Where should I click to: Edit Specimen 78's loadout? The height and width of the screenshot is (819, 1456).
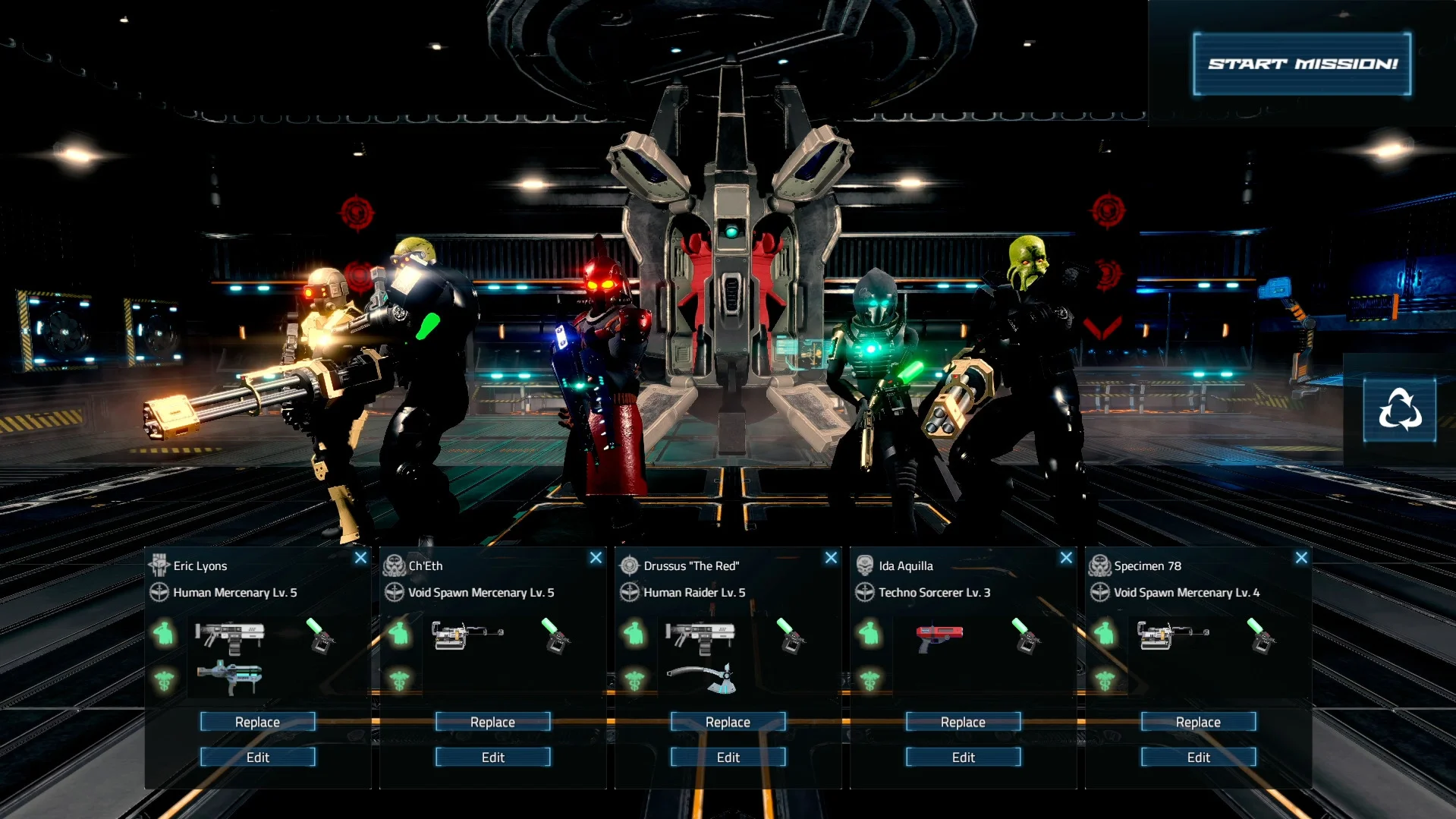coord(1198,757)
